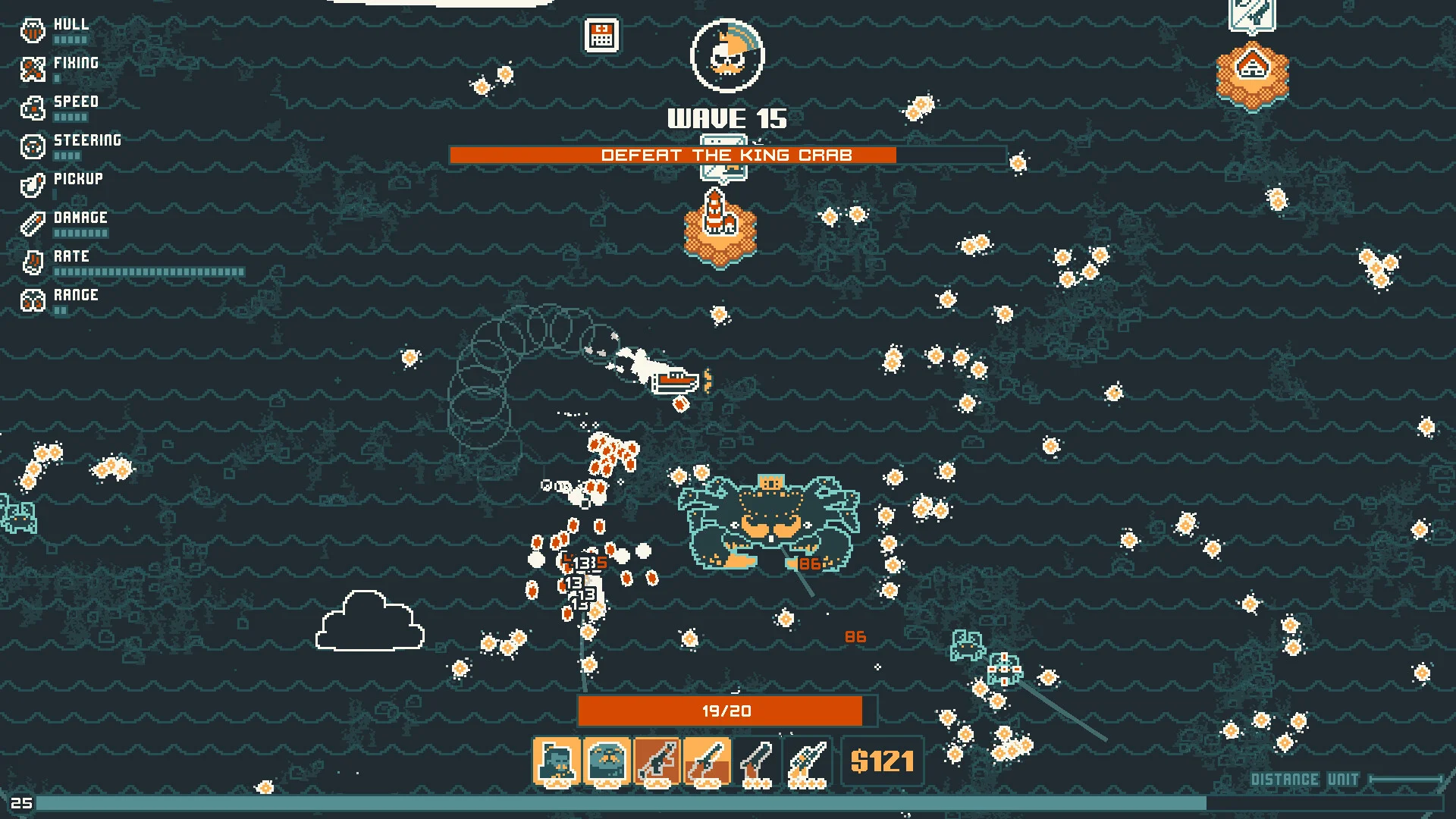Select the bearded captain crew slot
This screenshot has height=819, width=1456.
click(557, 761)
